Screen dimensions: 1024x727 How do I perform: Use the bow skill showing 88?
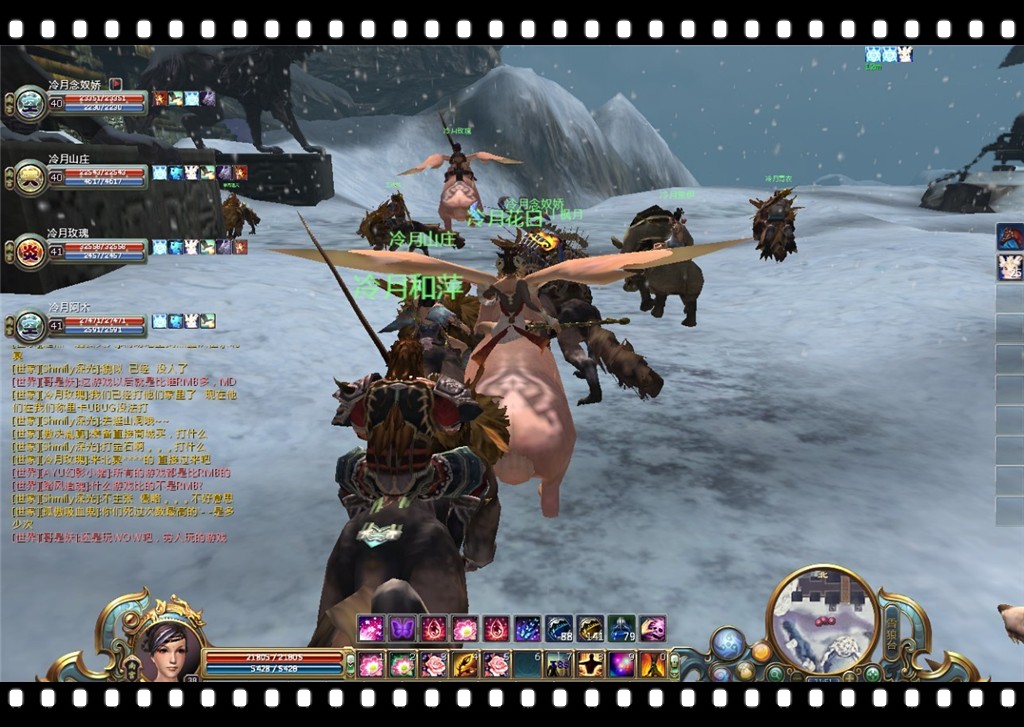click(x=558, y=628)
